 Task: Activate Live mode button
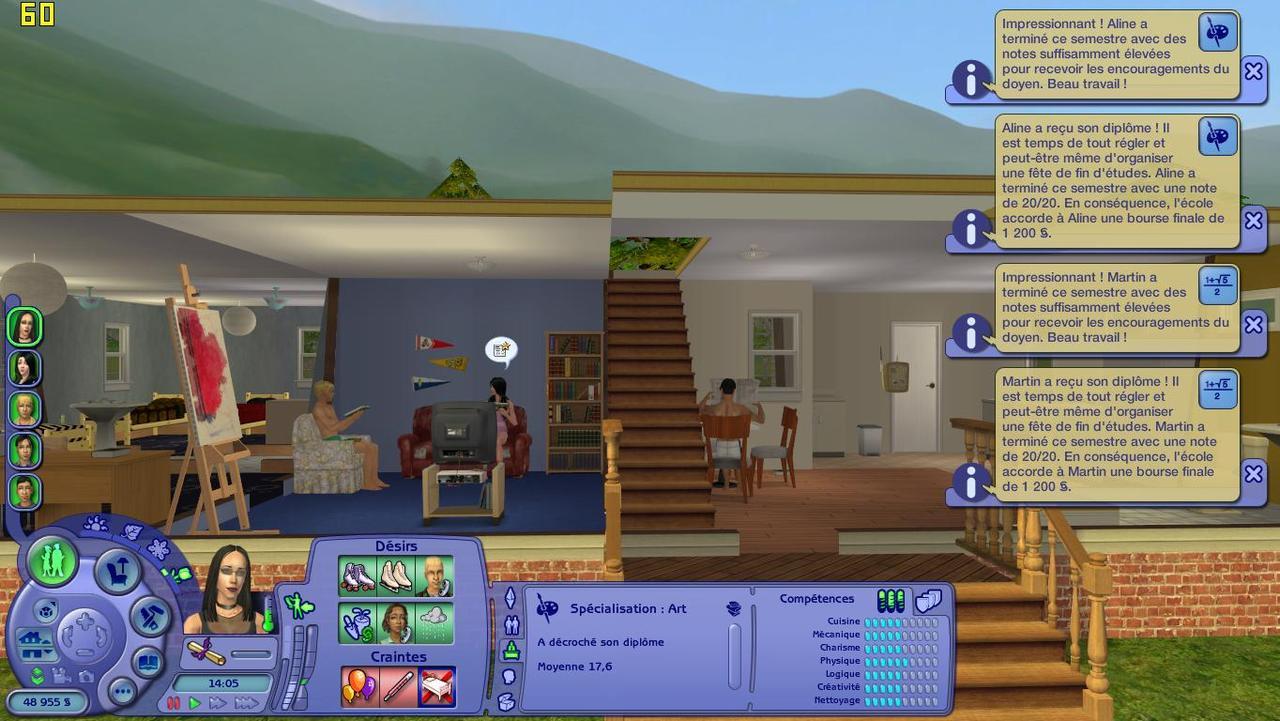point(52,560)
